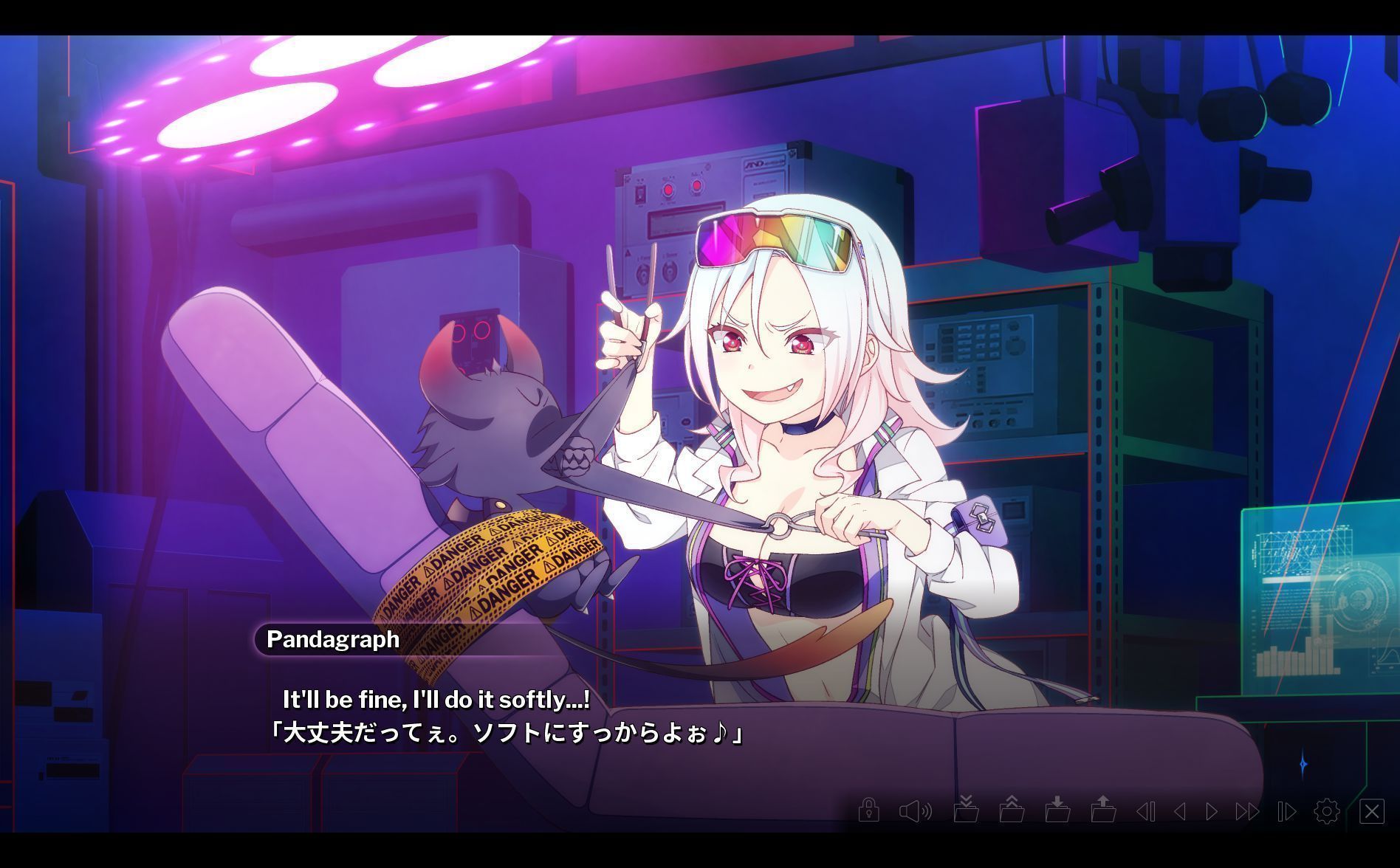Screen dimensions: 1400x868
Task: Rewind to the previous message
Action: pyautogui.click(x=1147, y=810)
